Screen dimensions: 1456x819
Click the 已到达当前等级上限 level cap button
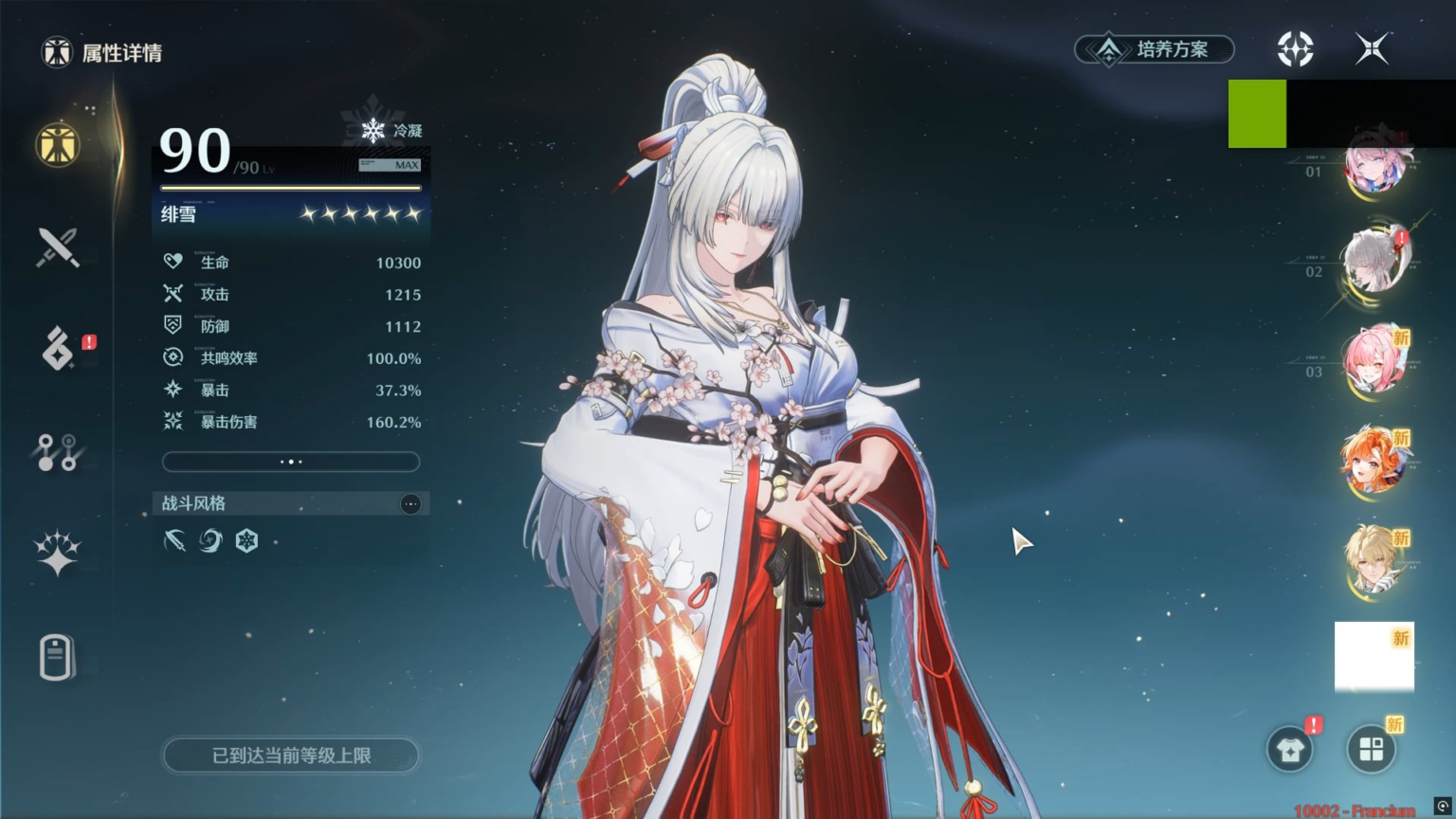(x=290, y=755)
